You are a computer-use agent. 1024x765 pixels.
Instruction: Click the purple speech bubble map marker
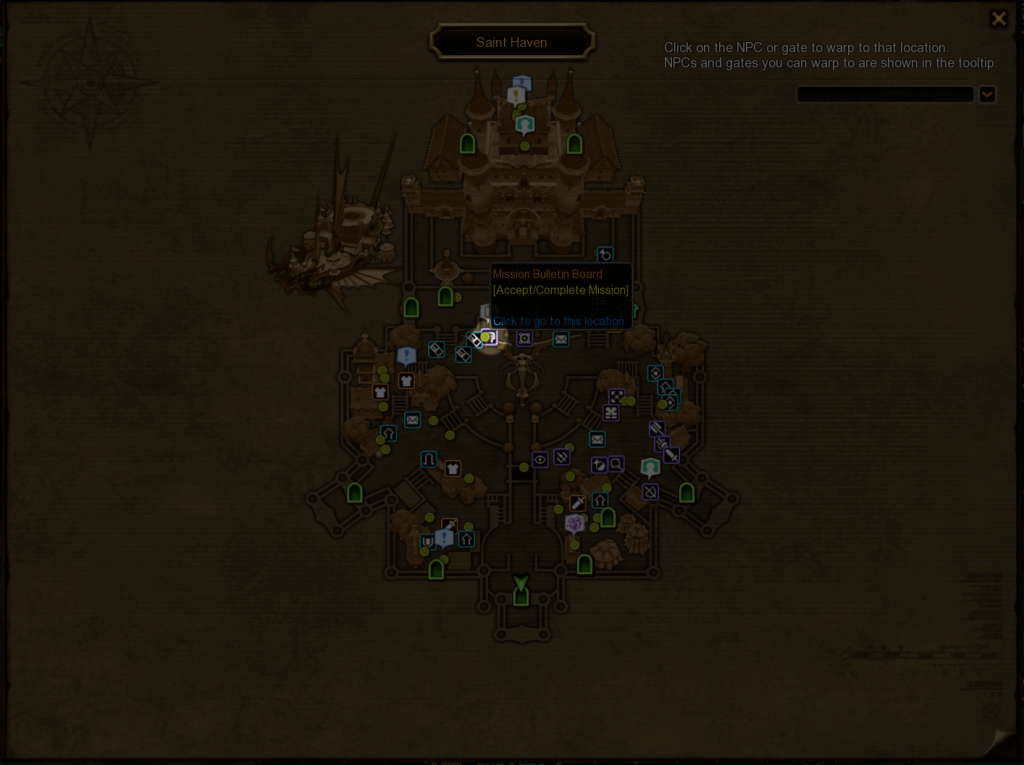(574, 523)
